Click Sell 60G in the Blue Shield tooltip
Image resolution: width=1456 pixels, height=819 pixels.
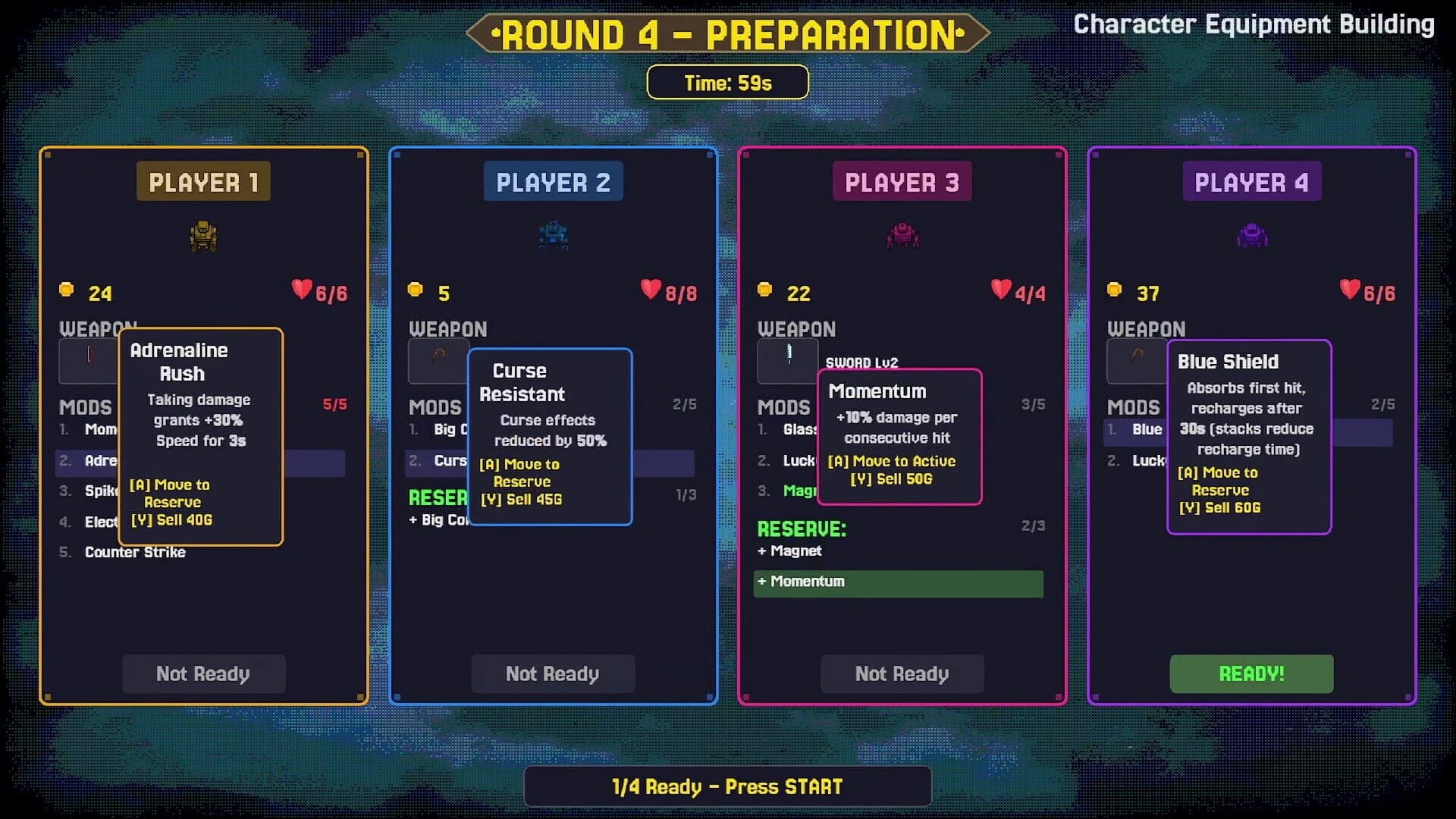click(x=1219, y=508)
